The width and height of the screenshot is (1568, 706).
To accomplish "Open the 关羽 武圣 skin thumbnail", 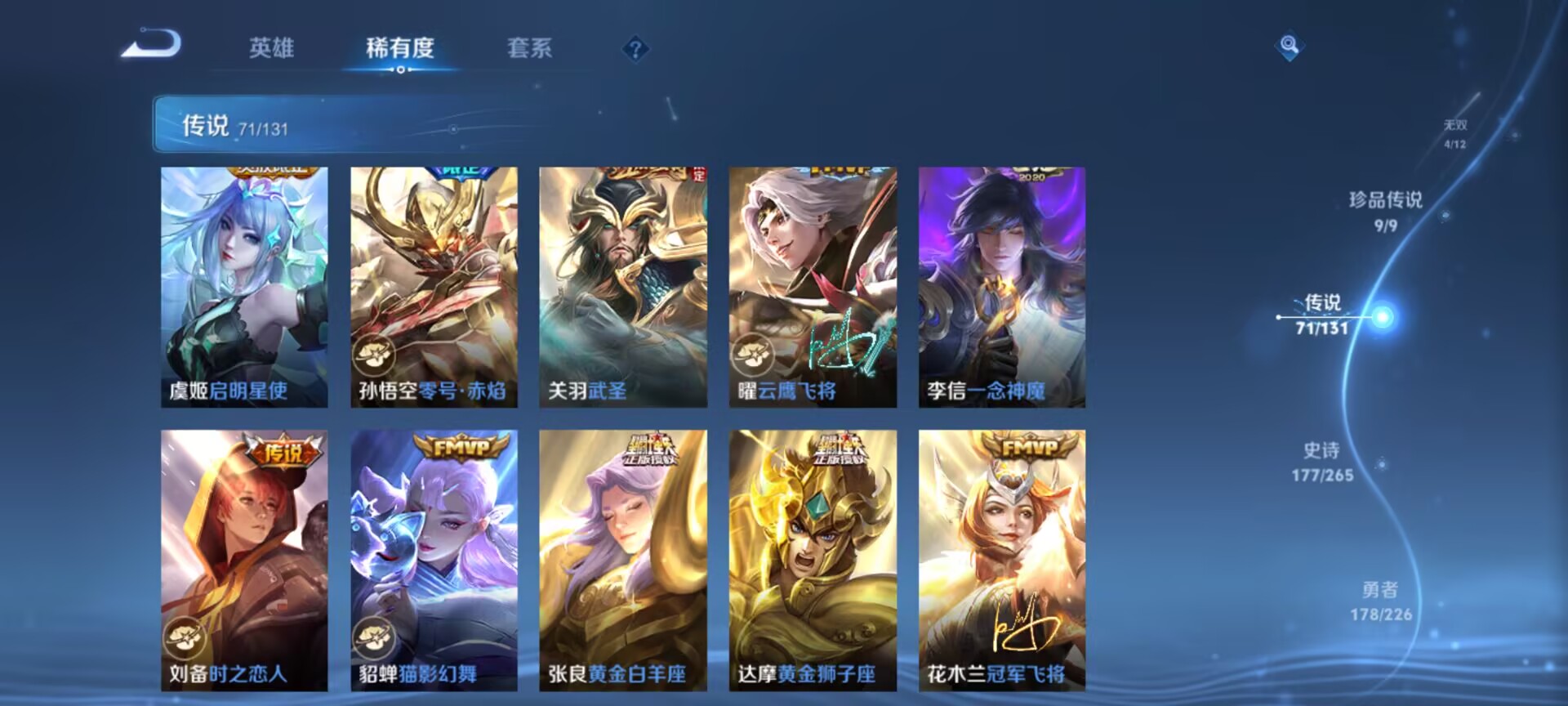I will click(624, 286).
